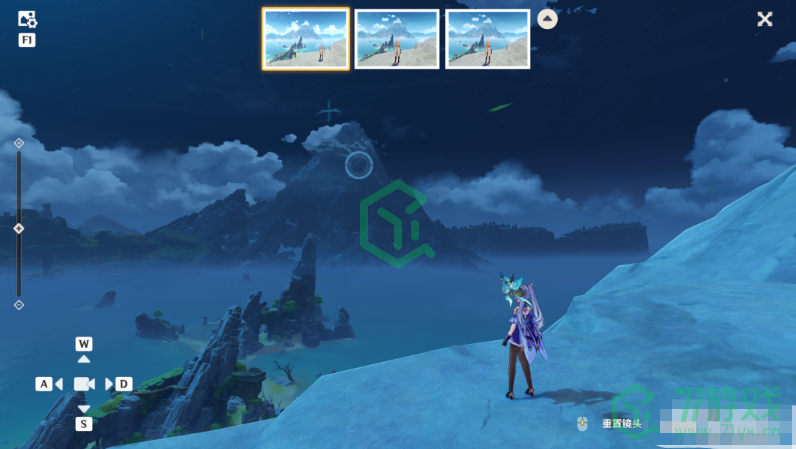Close the camera view with the X

(765, 19)
